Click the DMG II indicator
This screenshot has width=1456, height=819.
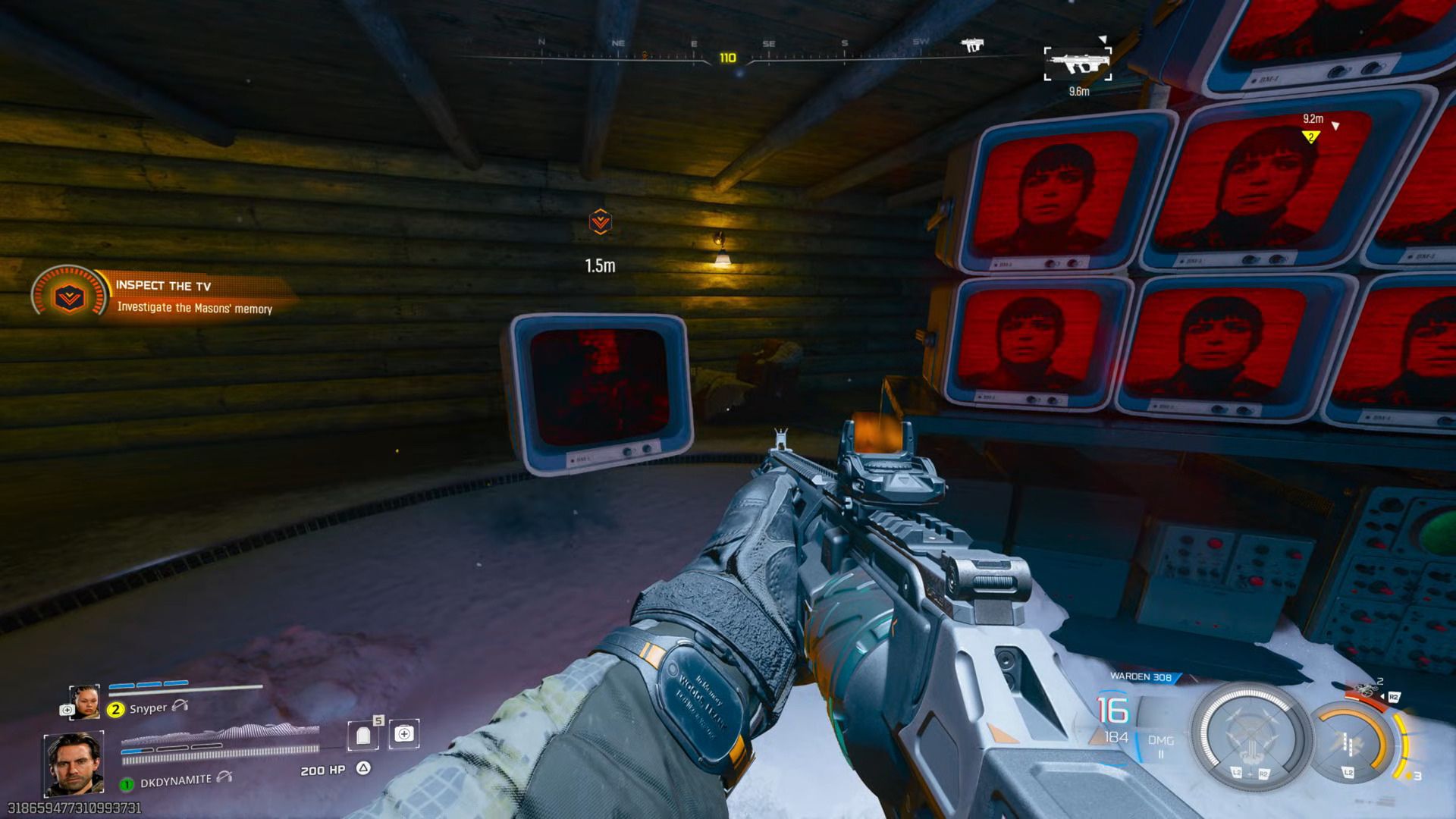coord(1161,747)
